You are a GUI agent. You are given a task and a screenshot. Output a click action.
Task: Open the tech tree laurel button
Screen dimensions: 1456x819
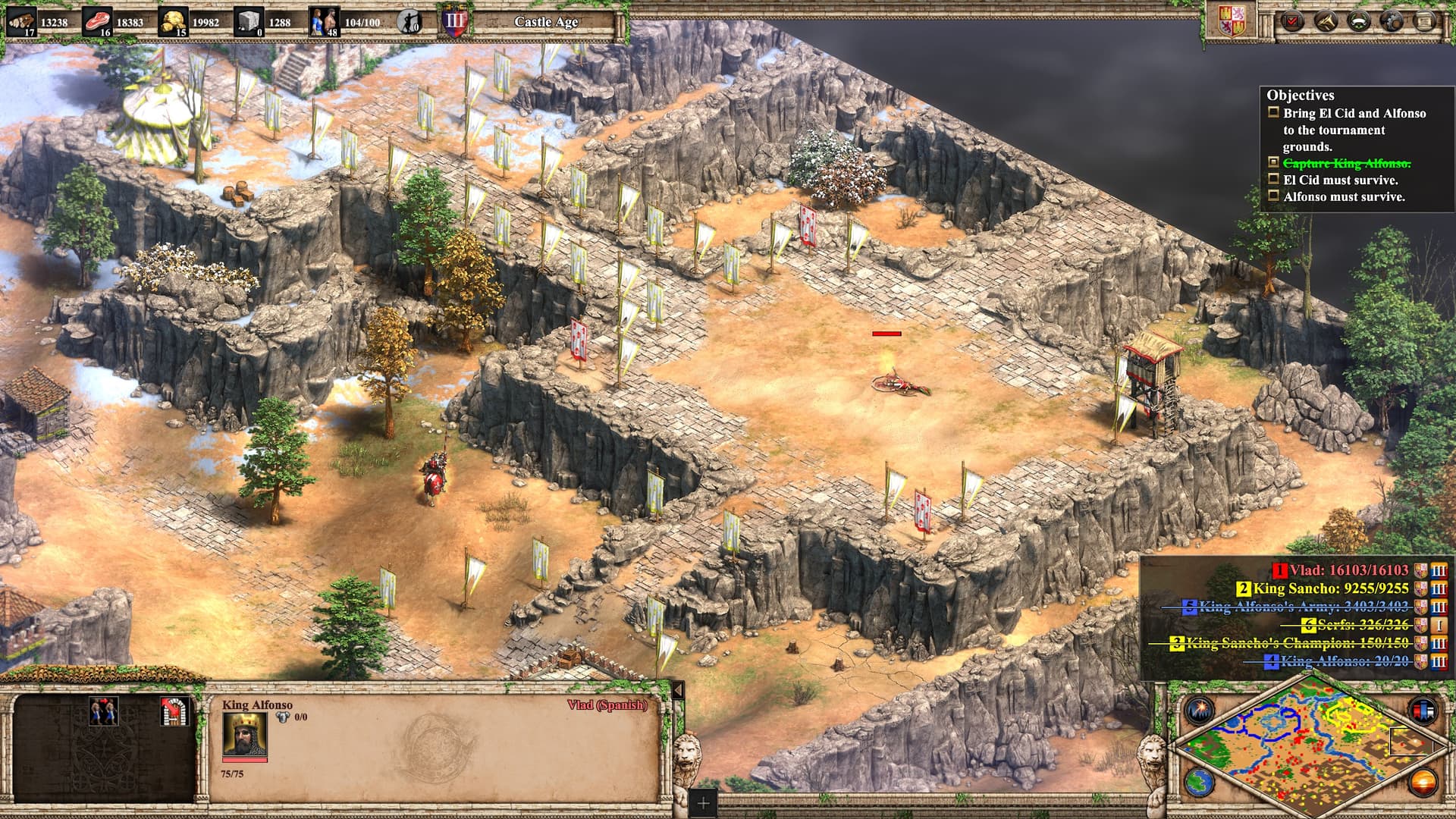click(1360, 20)
